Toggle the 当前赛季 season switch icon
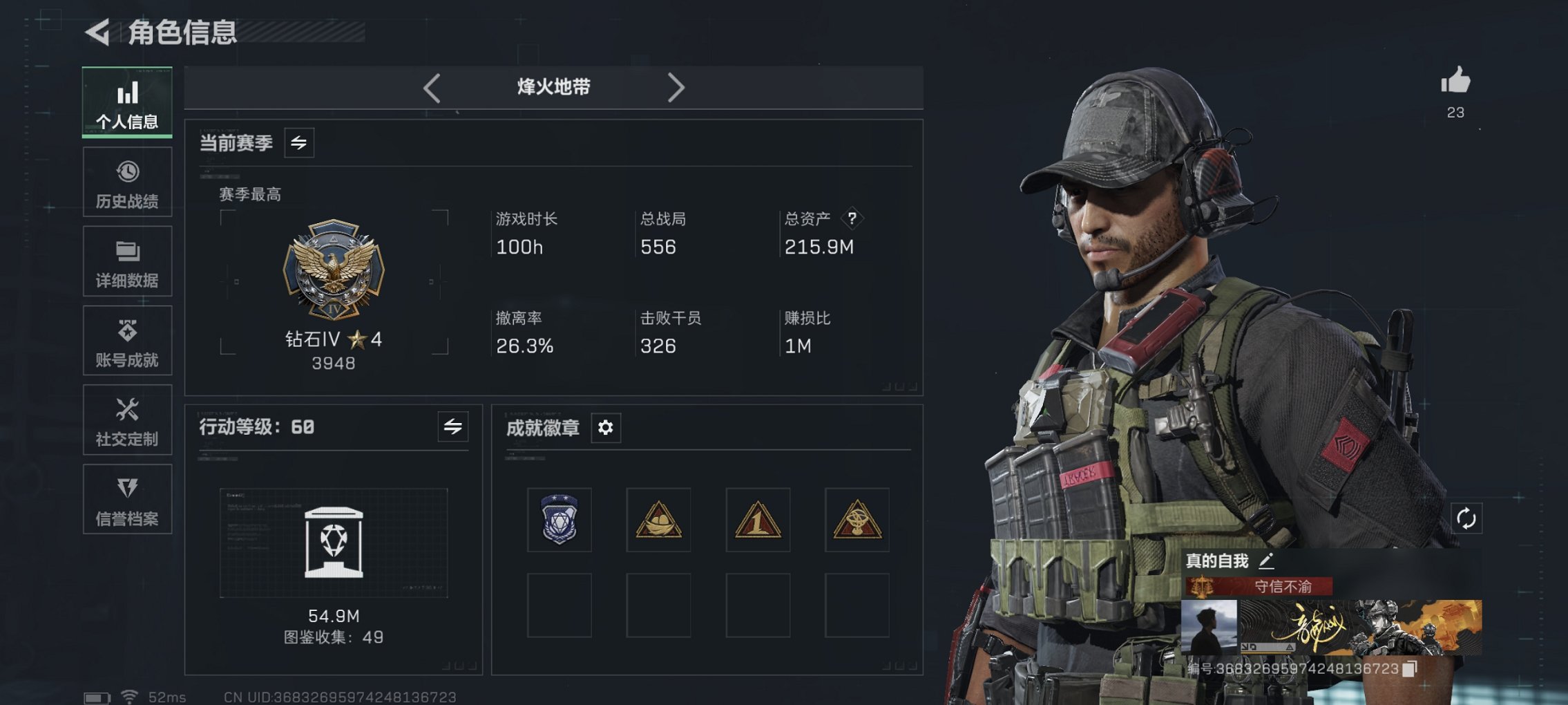 point(300,142)
